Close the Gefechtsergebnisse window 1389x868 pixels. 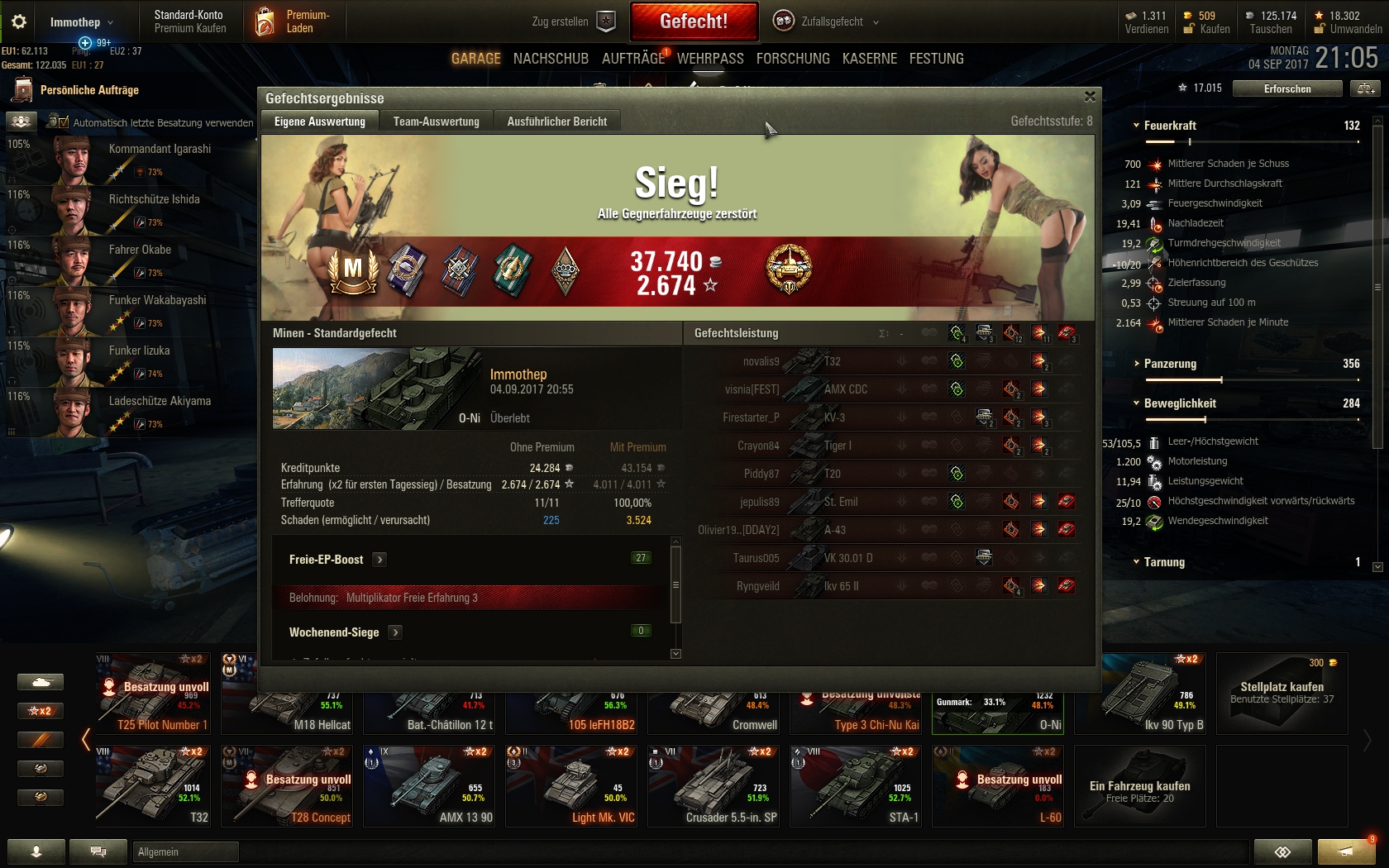1090,97
